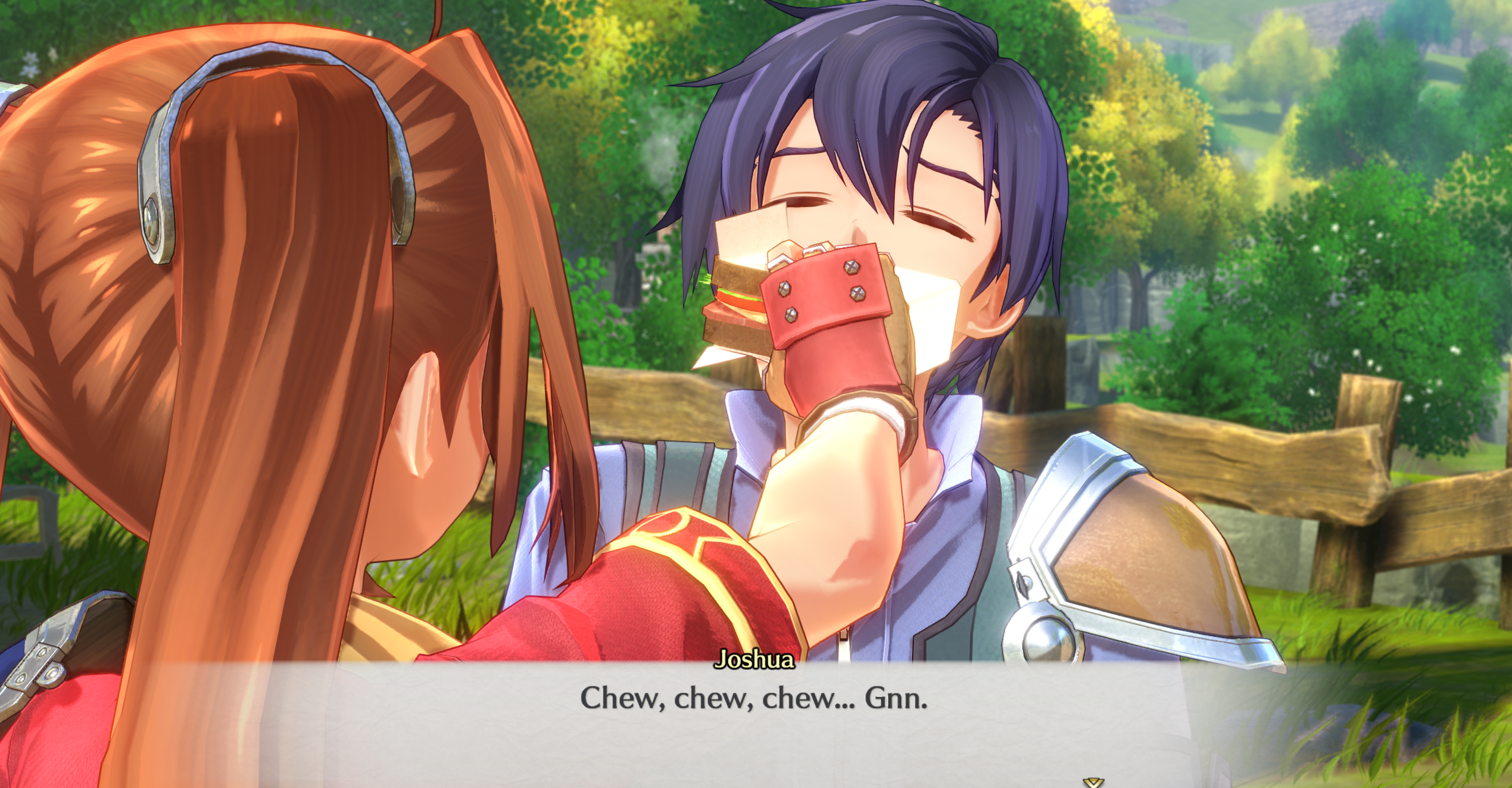Advance dialogue using the yellow continue arrow
Image resolution: width=1512 pixels, height=788 pixels.
[1093, 782]
